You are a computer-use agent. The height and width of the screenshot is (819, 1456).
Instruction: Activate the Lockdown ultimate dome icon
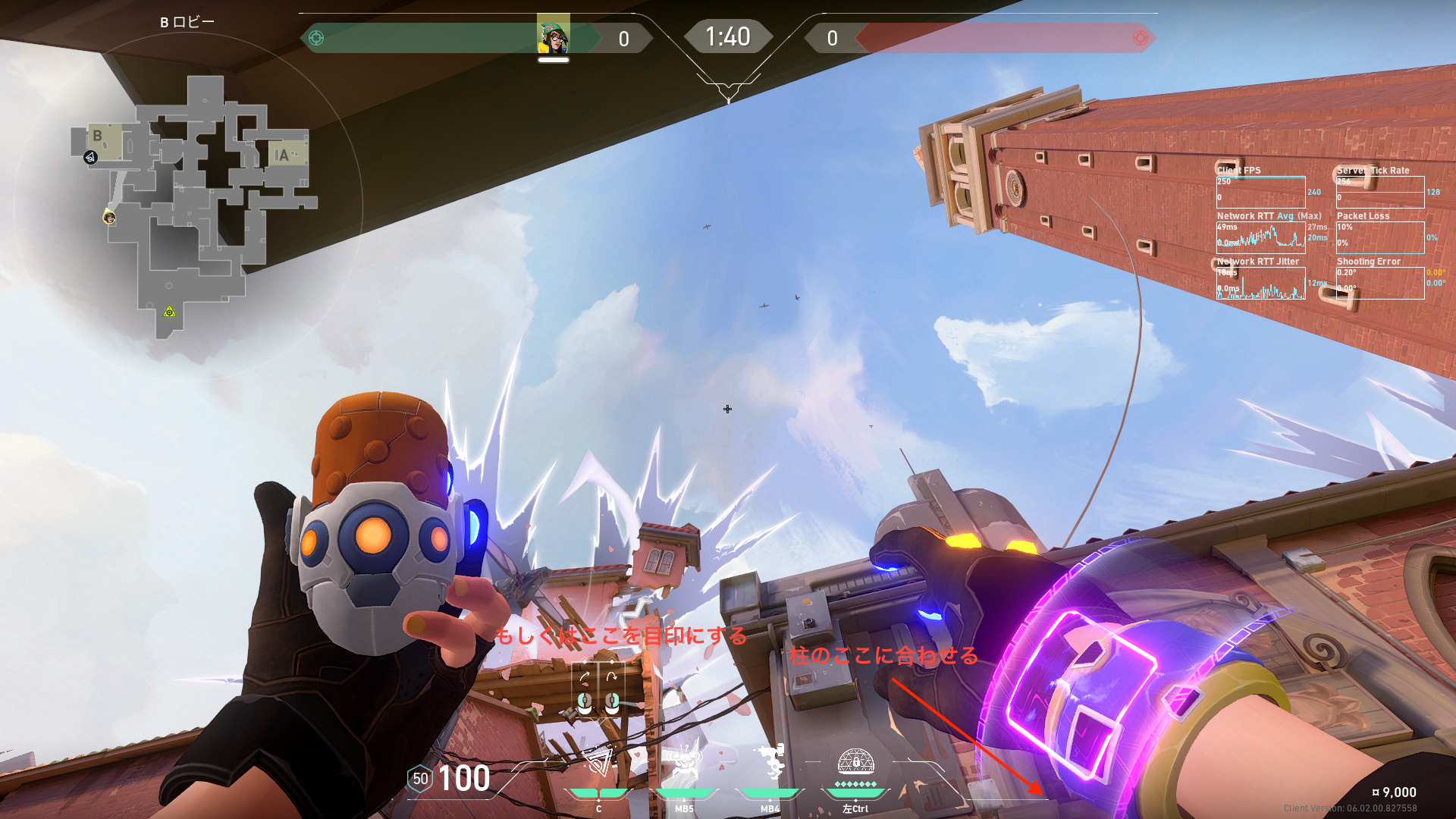coord(855,762)
